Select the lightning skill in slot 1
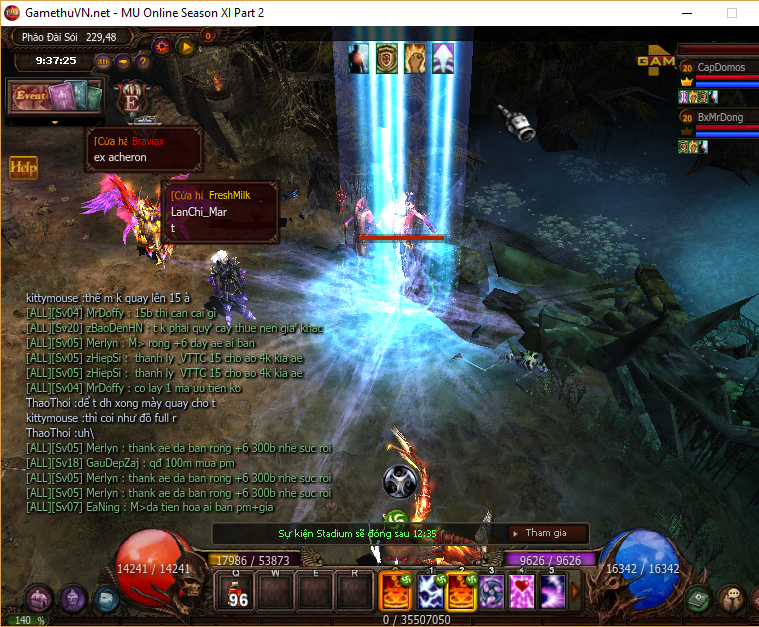 pos(432,592)
